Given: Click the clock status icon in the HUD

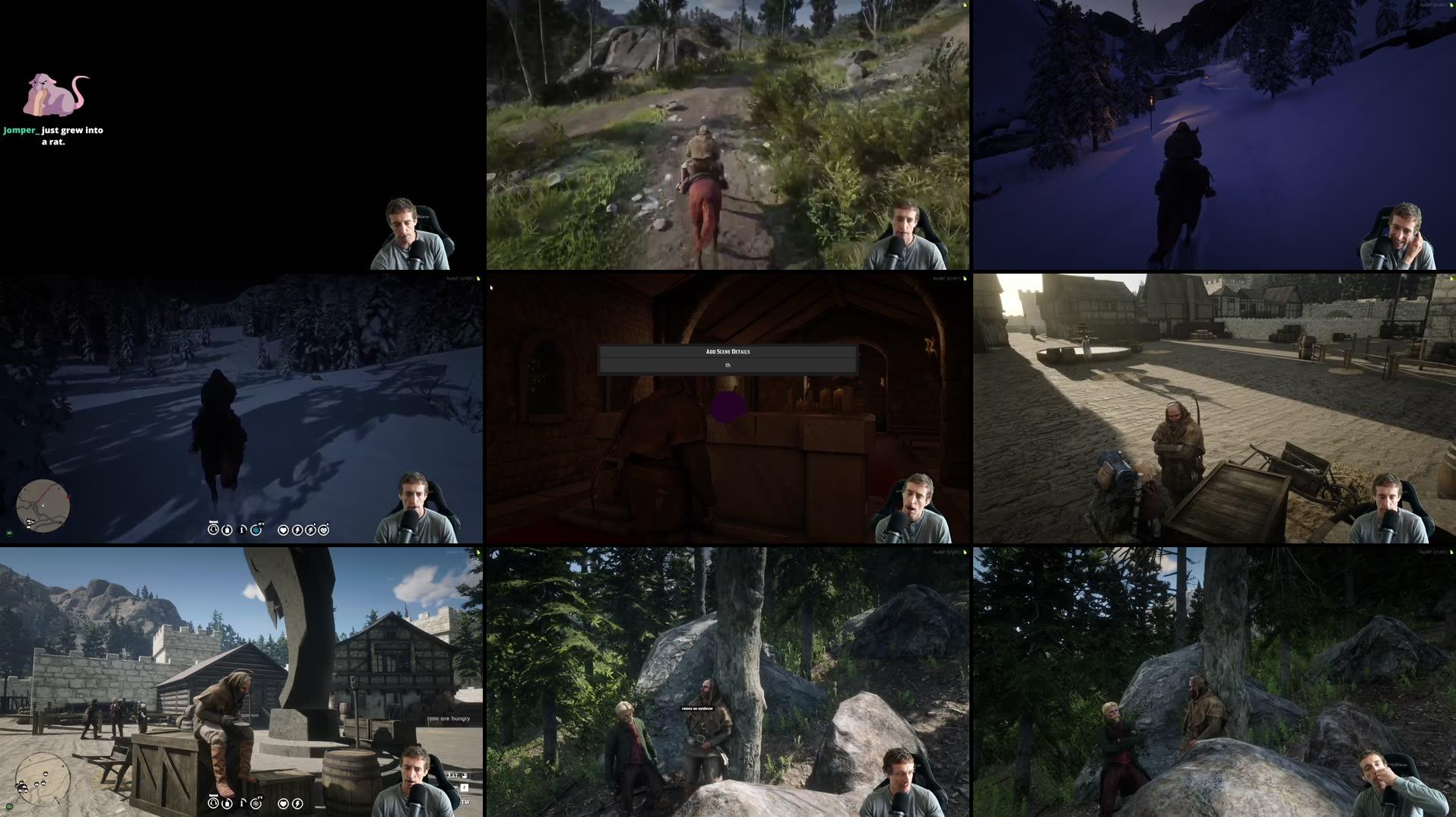Looking at the screenshot, I should click(x=214, y=530).
